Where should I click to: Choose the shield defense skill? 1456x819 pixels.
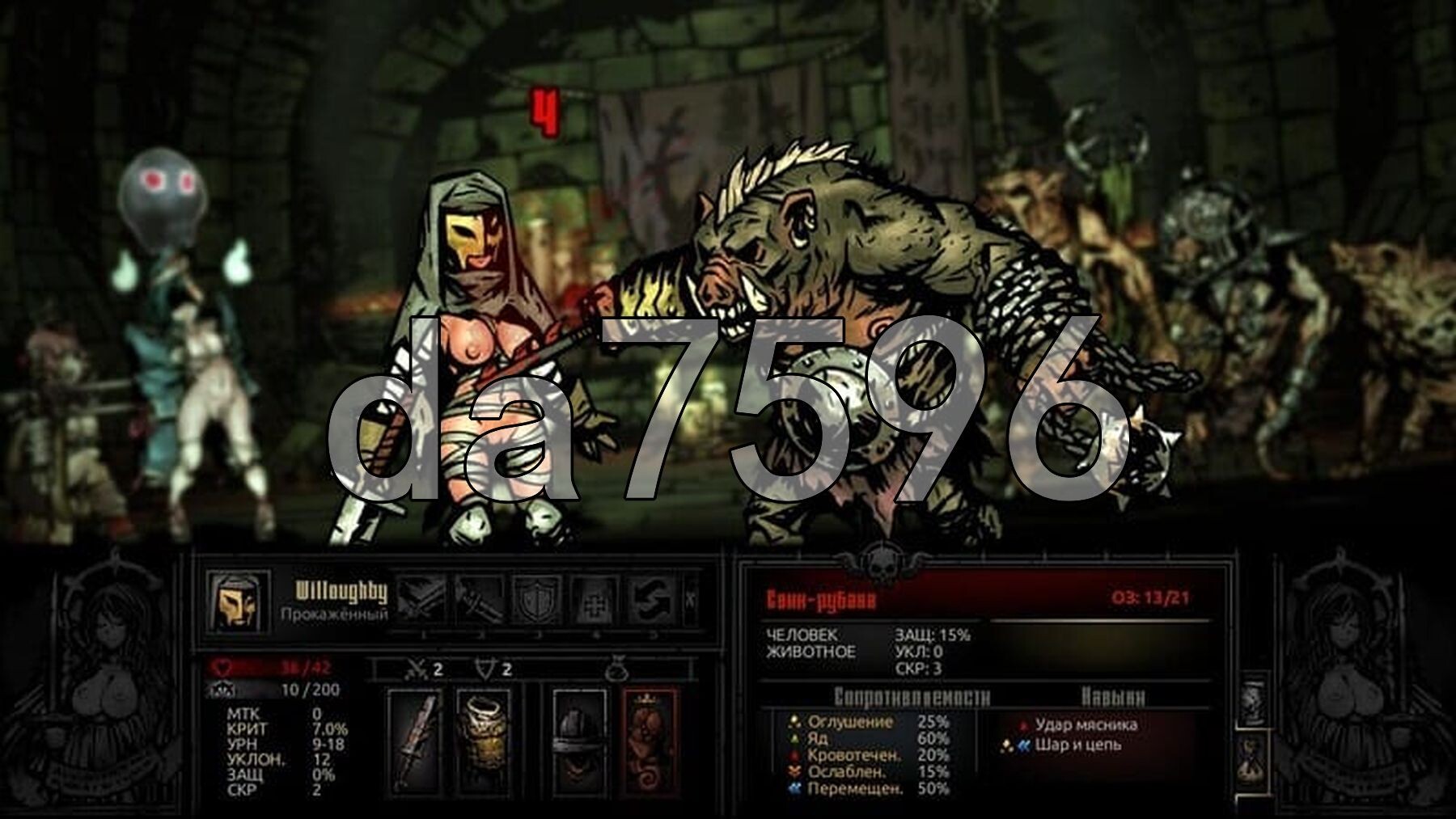tap(537, 600)
